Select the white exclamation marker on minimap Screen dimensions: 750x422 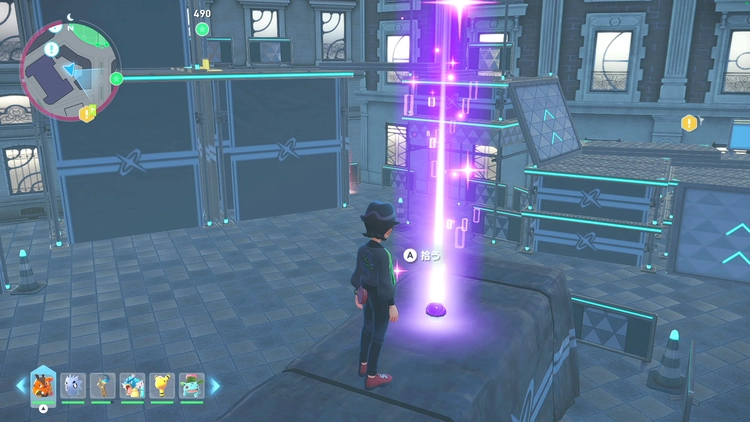click(51, 49)
